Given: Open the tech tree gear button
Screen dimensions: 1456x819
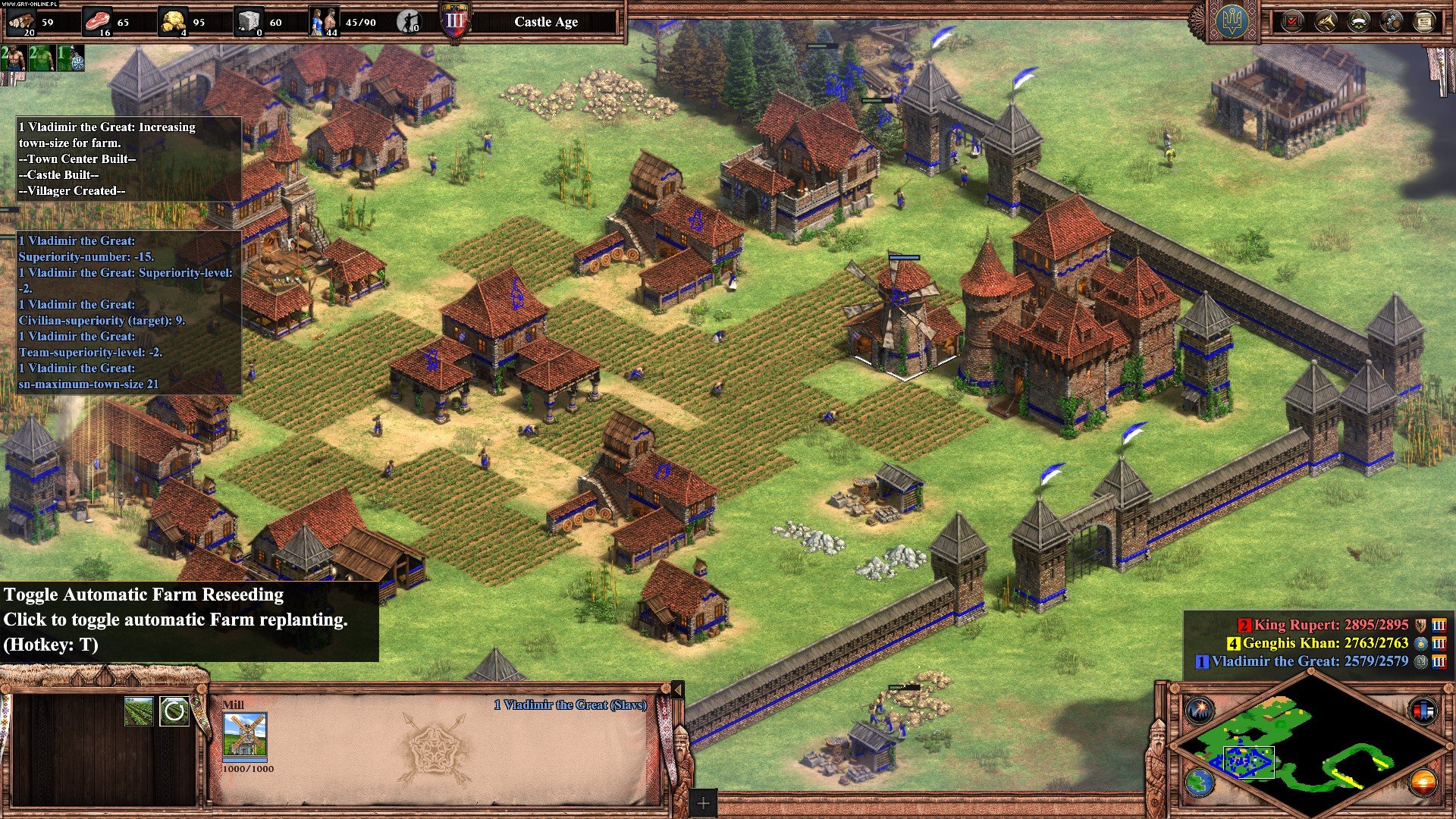Looking at the screenshot, I should [x=1392, y=21].
